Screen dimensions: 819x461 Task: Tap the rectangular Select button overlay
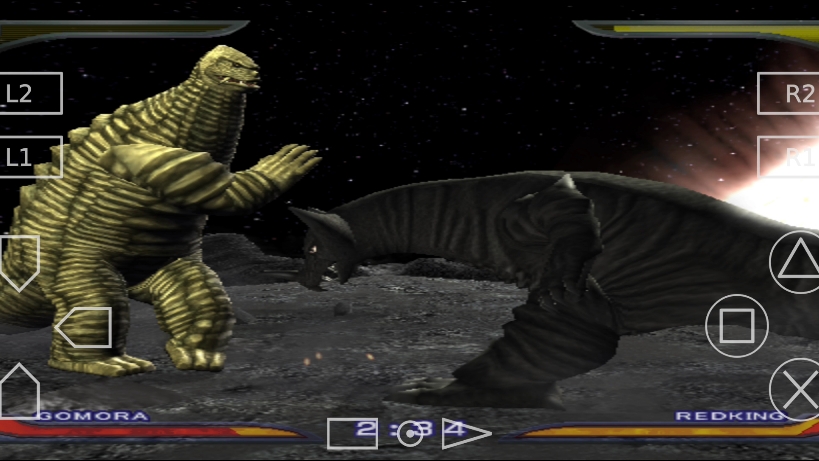[352, 433]
